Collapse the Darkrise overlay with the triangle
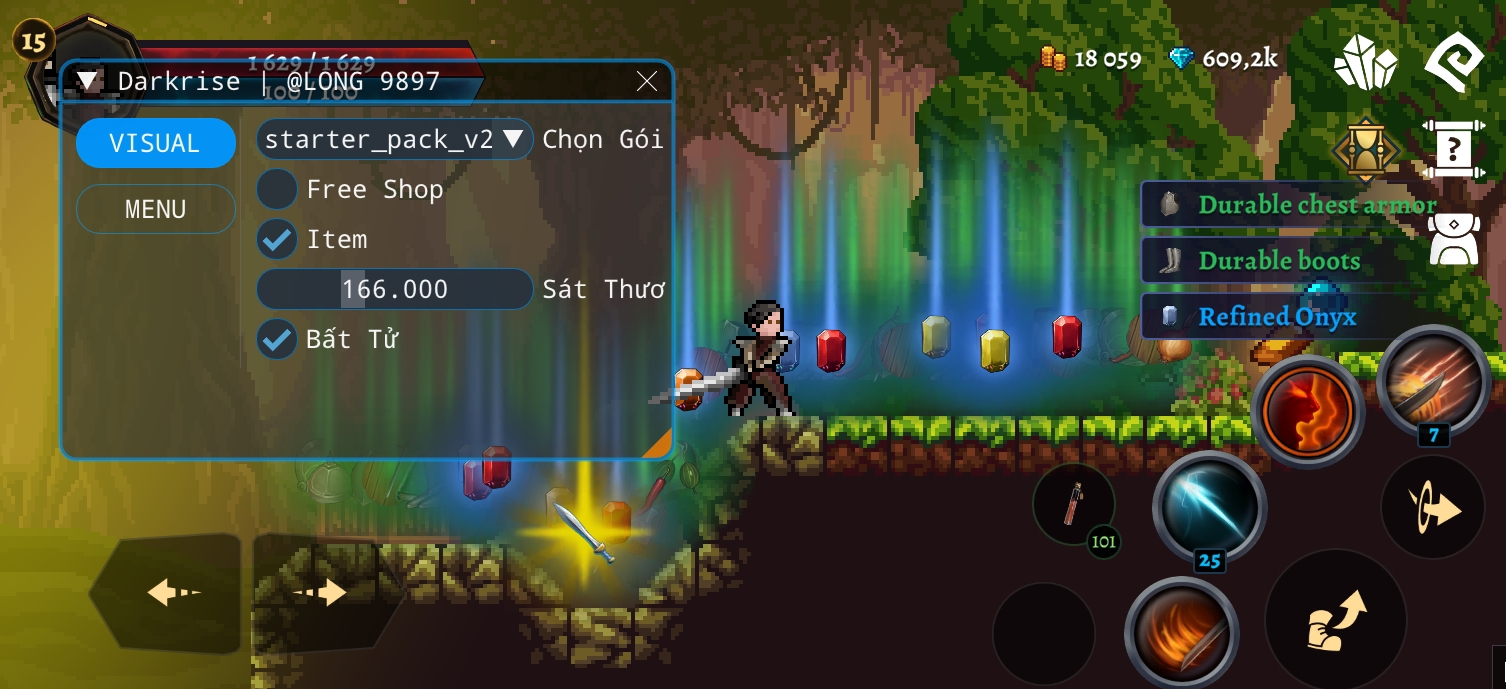Viewport: 1506px width, 689px height. pos(90,81)
